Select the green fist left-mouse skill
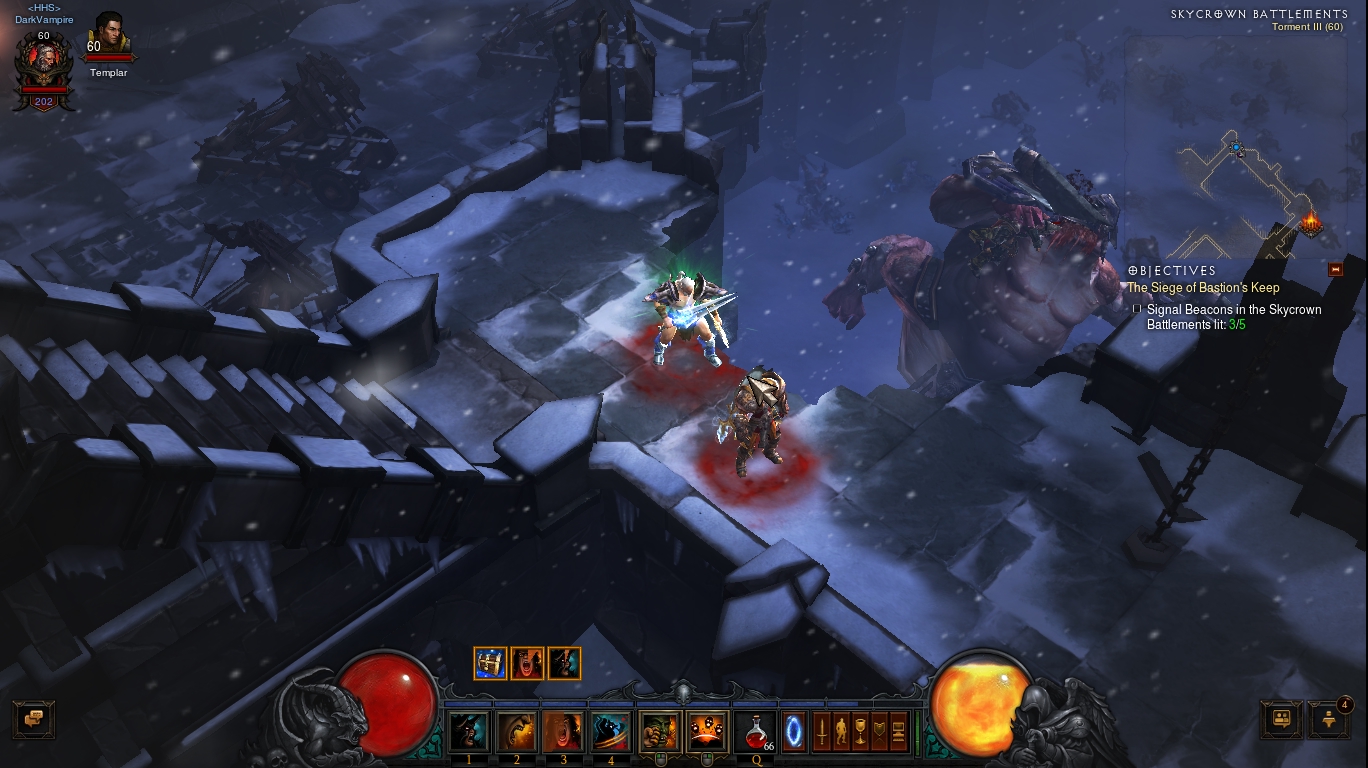 click(660, 732)
